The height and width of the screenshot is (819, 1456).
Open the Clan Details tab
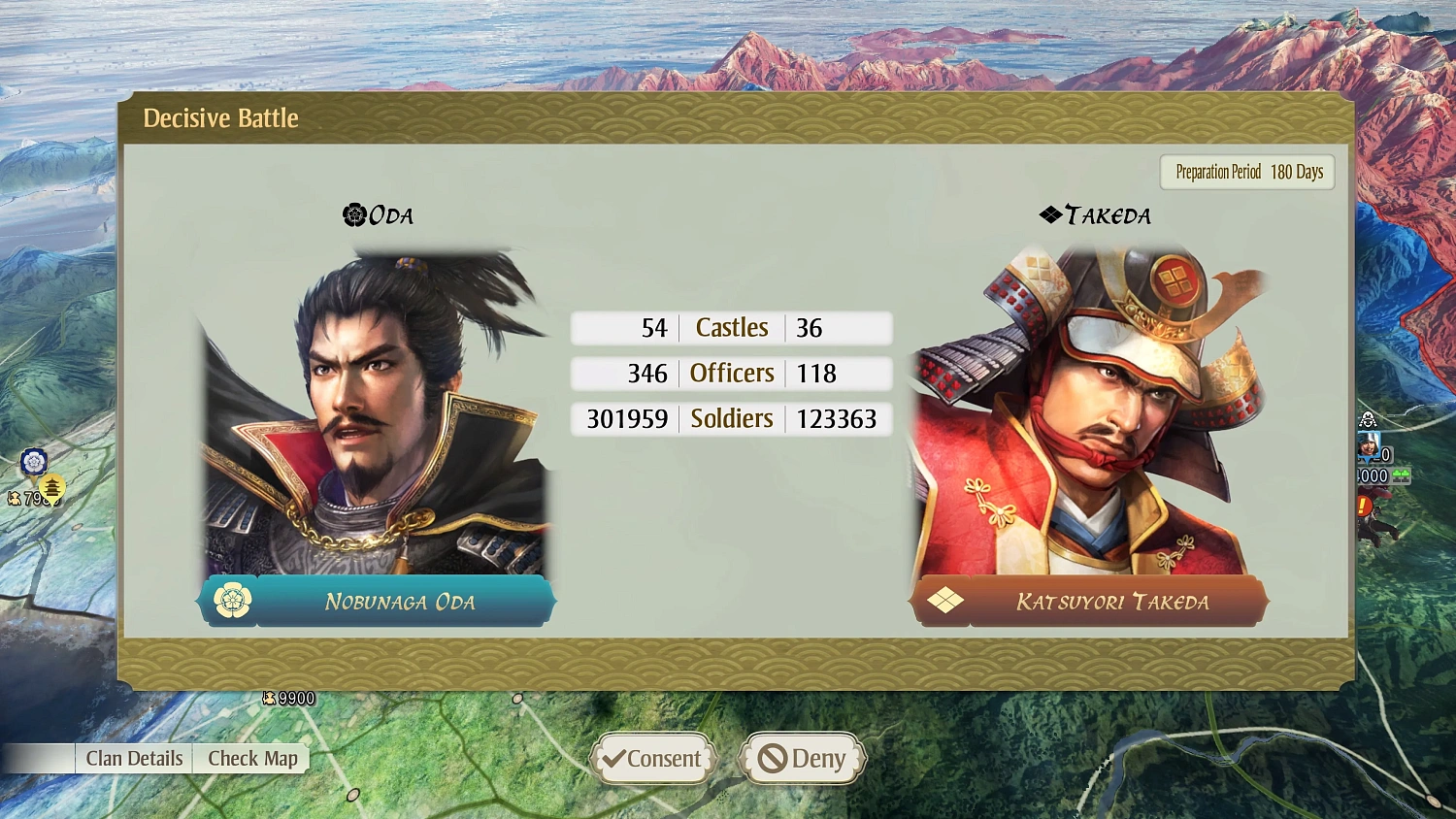click(x=133, y=758)
